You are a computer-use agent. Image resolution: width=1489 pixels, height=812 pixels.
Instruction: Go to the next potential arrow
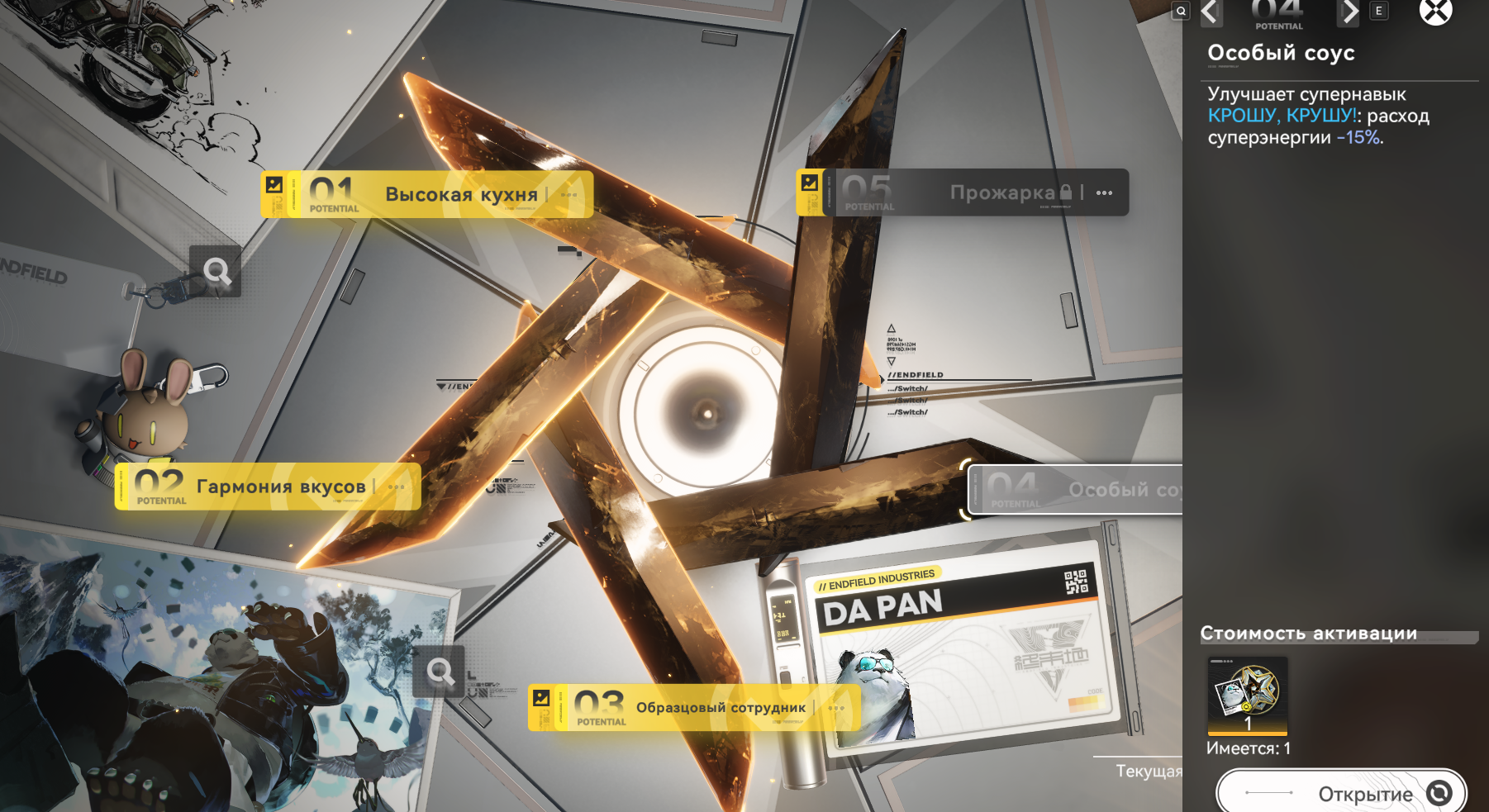[x=1349, y=12]
